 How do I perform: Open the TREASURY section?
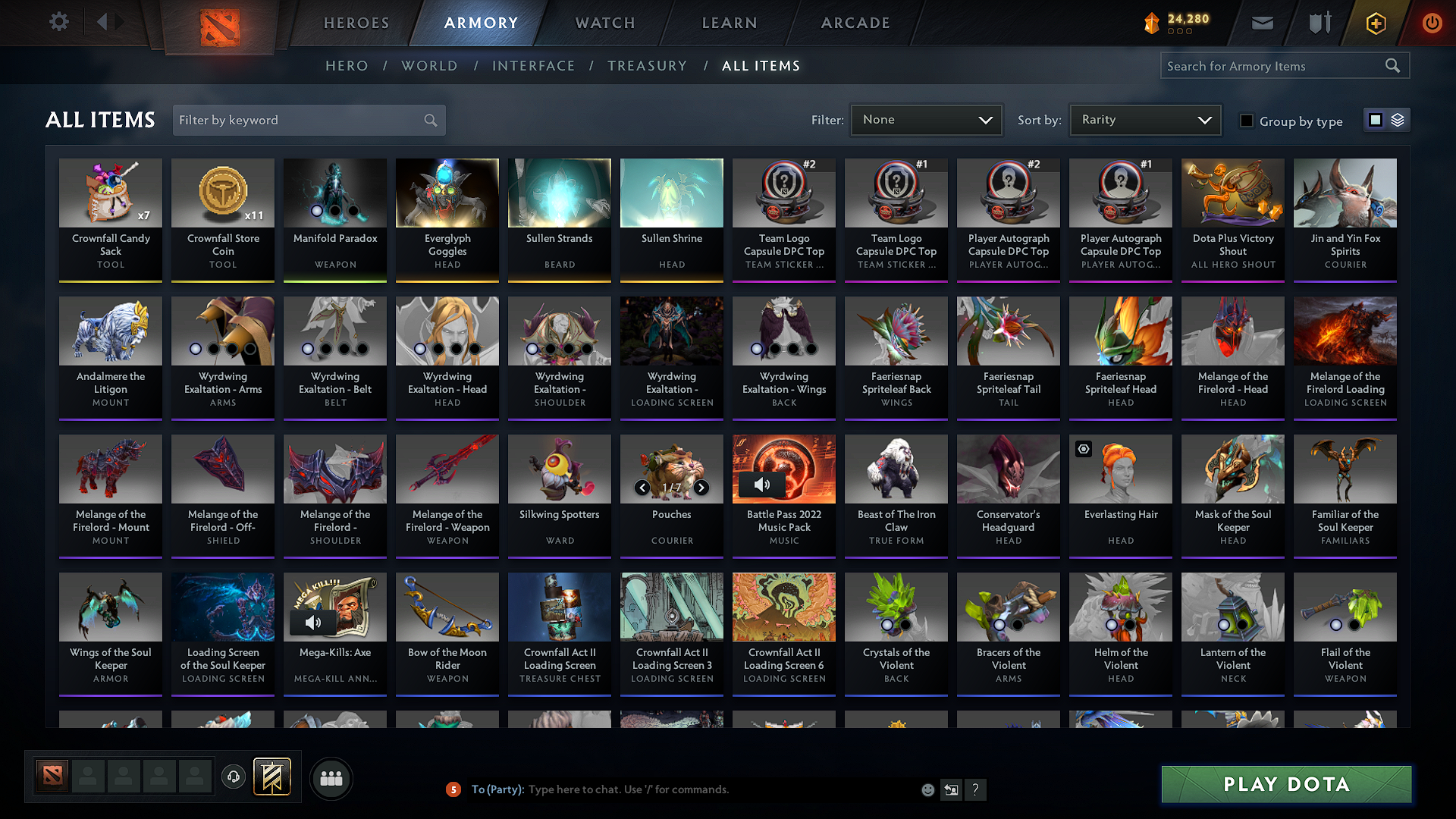point(647,66)
